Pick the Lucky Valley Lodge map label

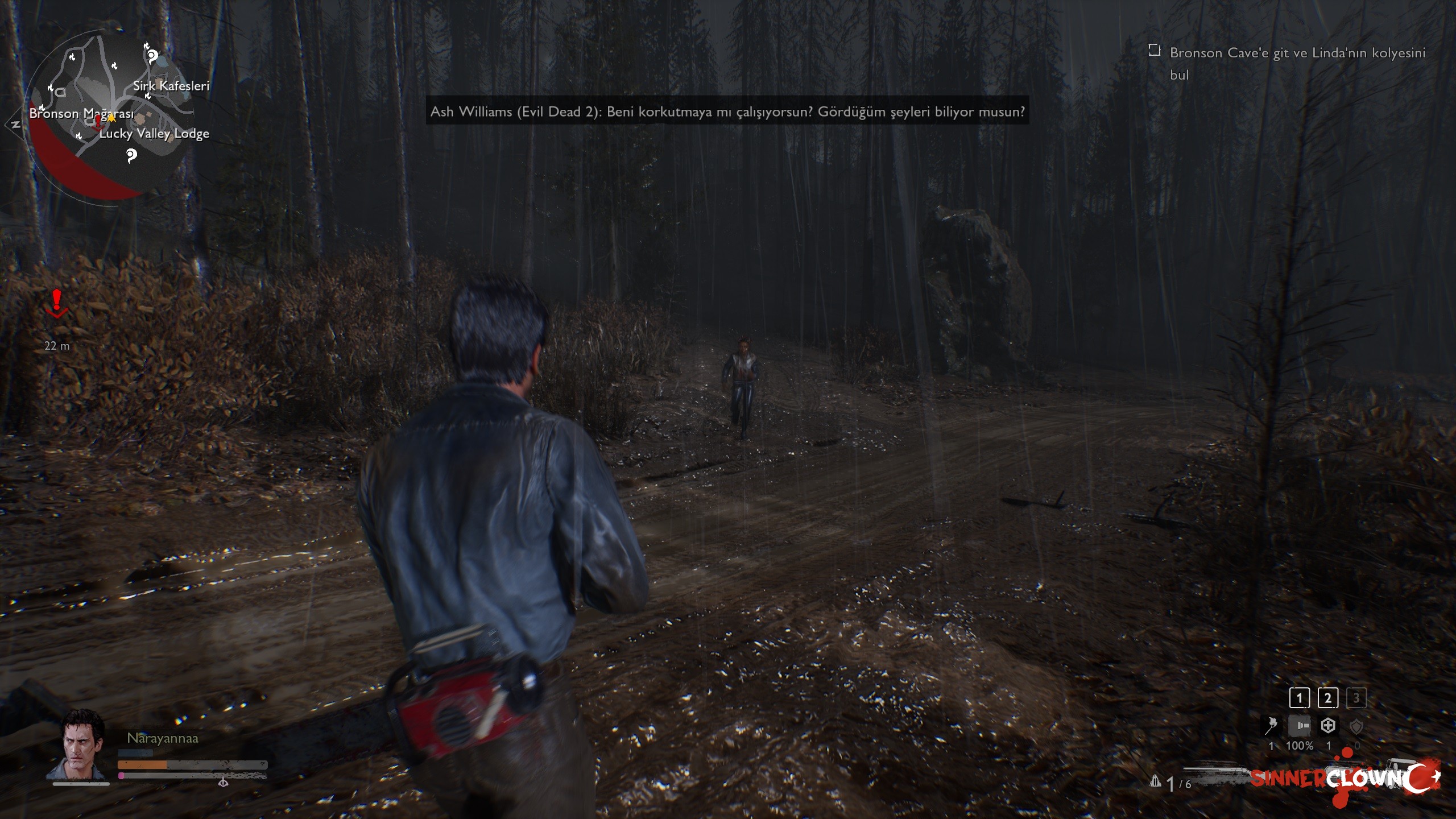(154, 134)
